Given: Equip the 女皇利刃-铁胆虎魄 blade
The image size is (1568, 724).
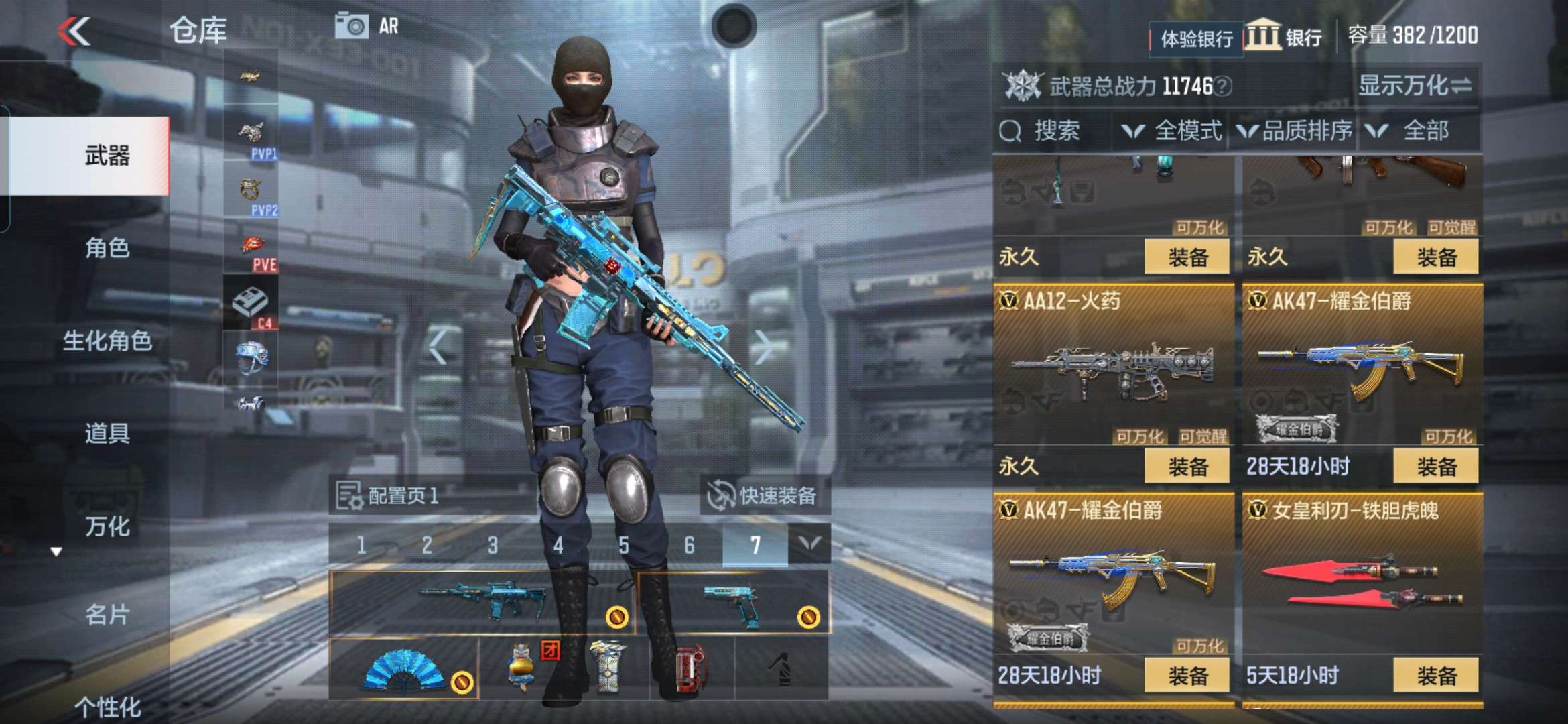Looking at the screenshot, I should coord(1435,675).
